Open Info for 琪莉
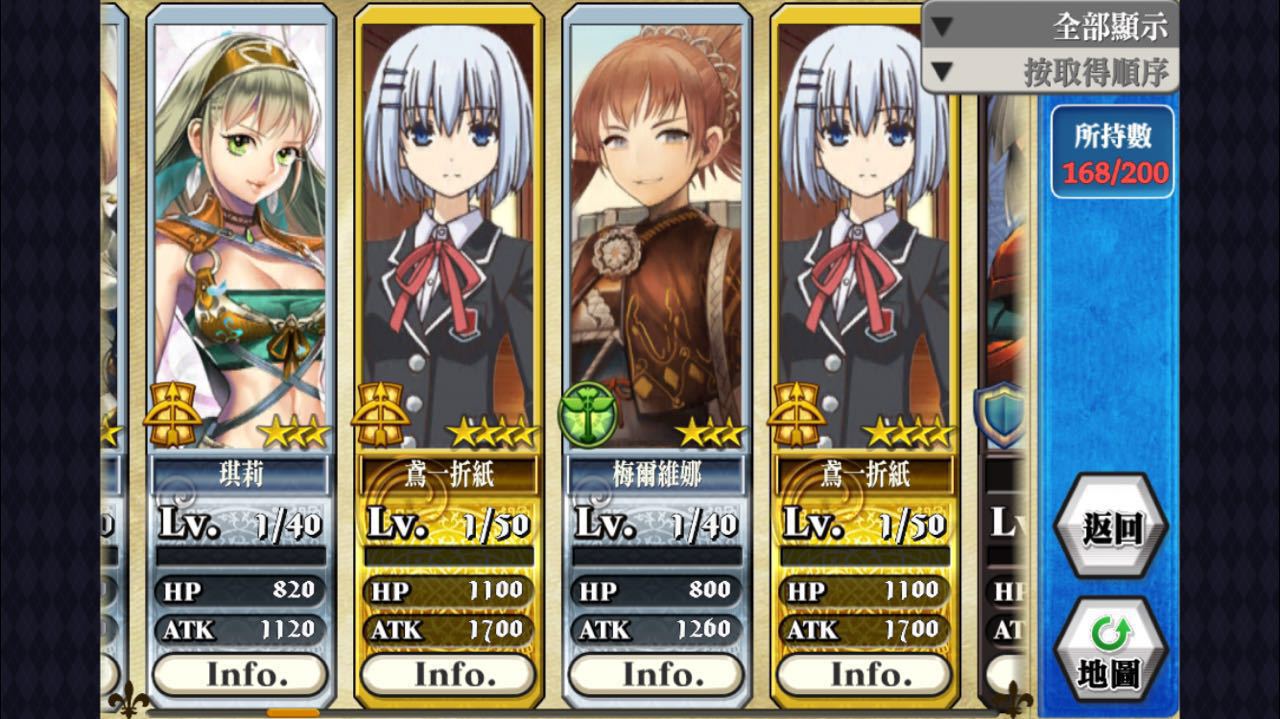 240,675
